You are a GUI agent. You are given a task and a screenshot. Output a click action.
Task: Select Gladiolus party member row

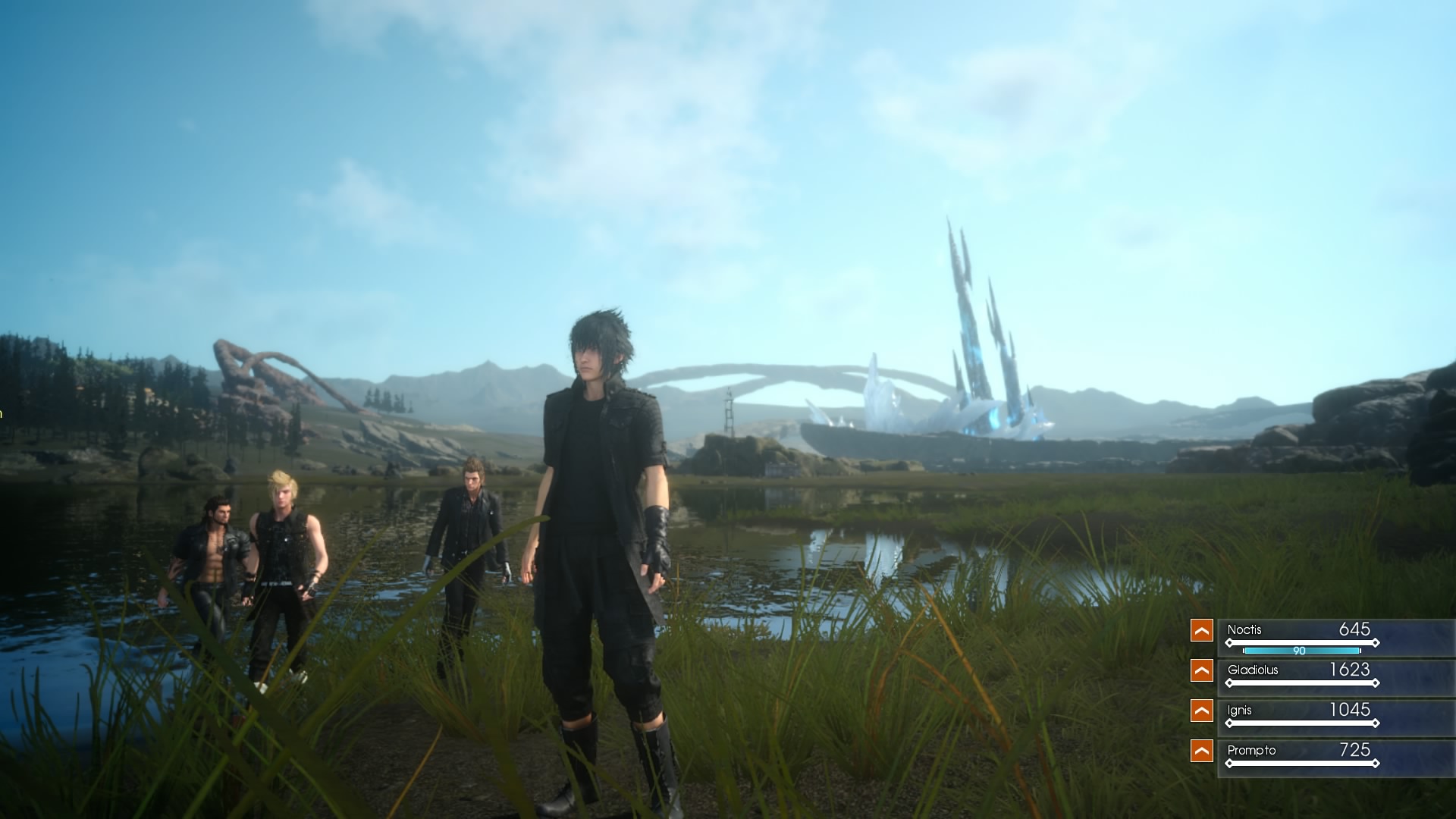(x=1301, y=675)
